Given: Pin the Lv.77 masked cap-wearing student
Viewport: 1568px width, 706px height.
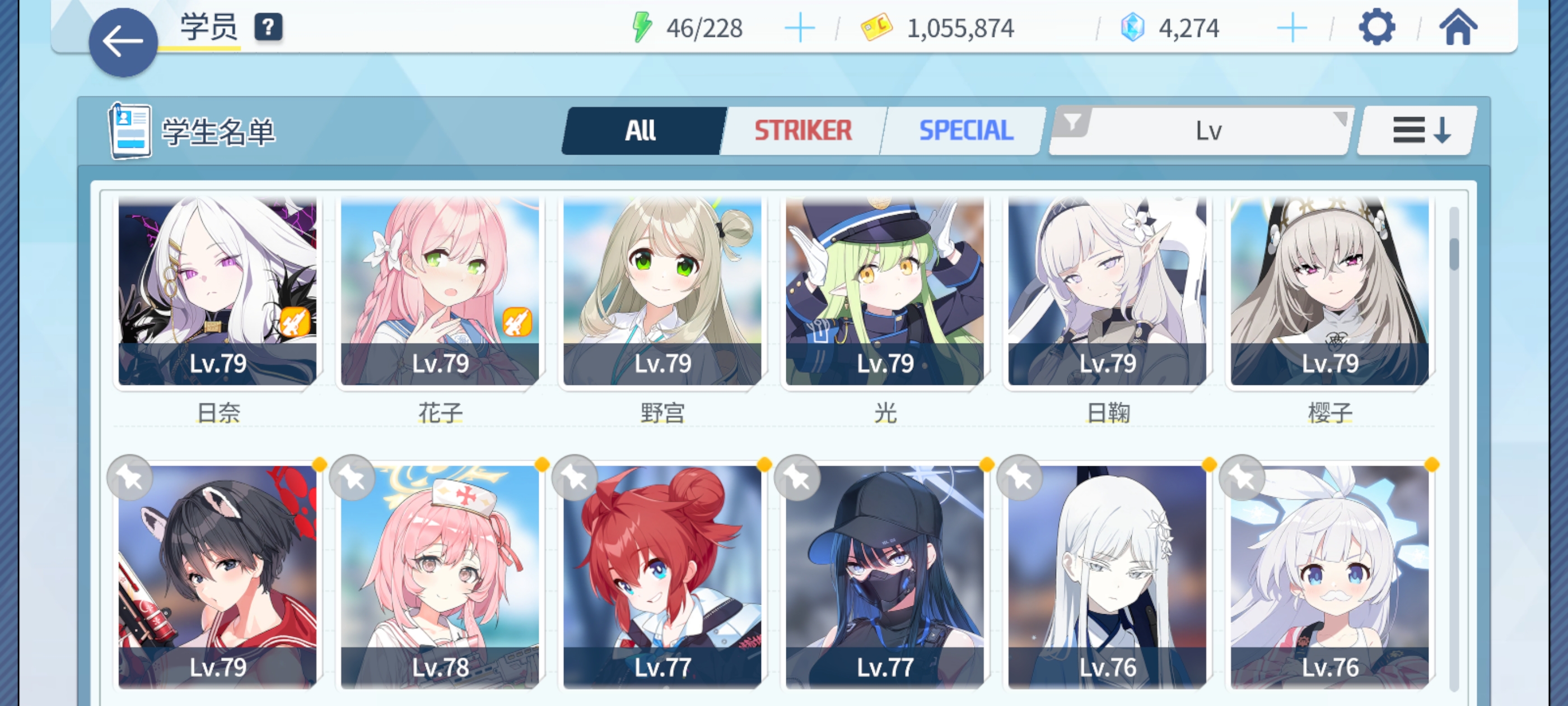Looking at the screenshot, I should pyautogui.click(x=797, y=477).
